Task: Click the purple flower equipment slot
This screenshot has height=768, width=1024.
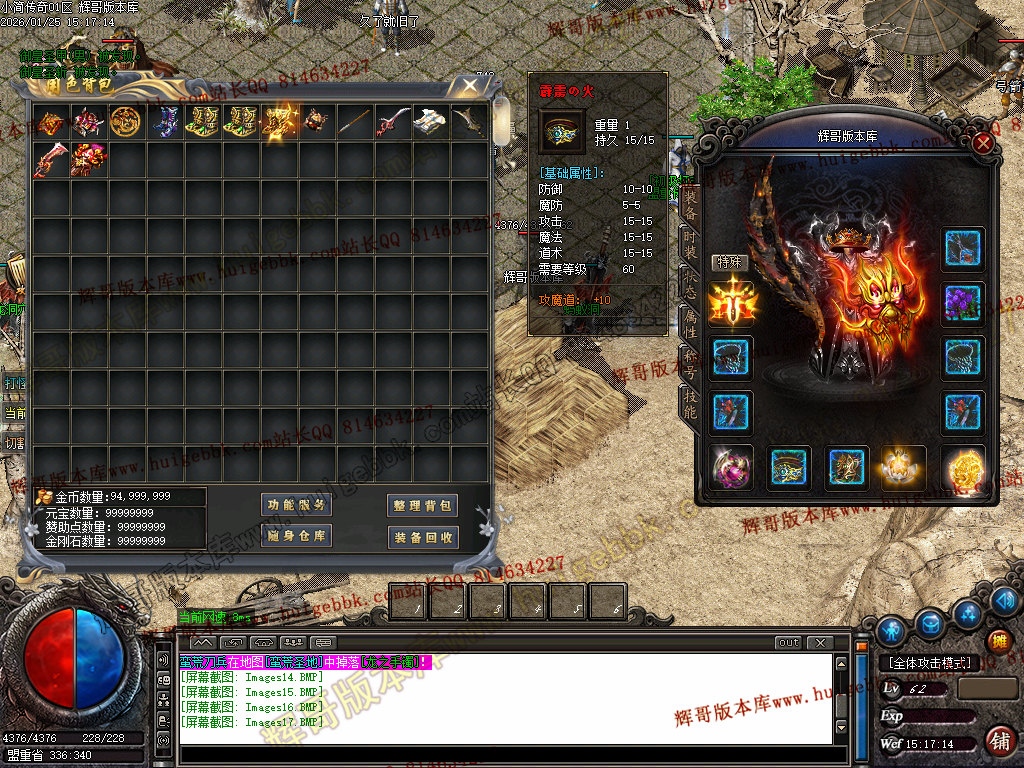Action: point(964,304)
